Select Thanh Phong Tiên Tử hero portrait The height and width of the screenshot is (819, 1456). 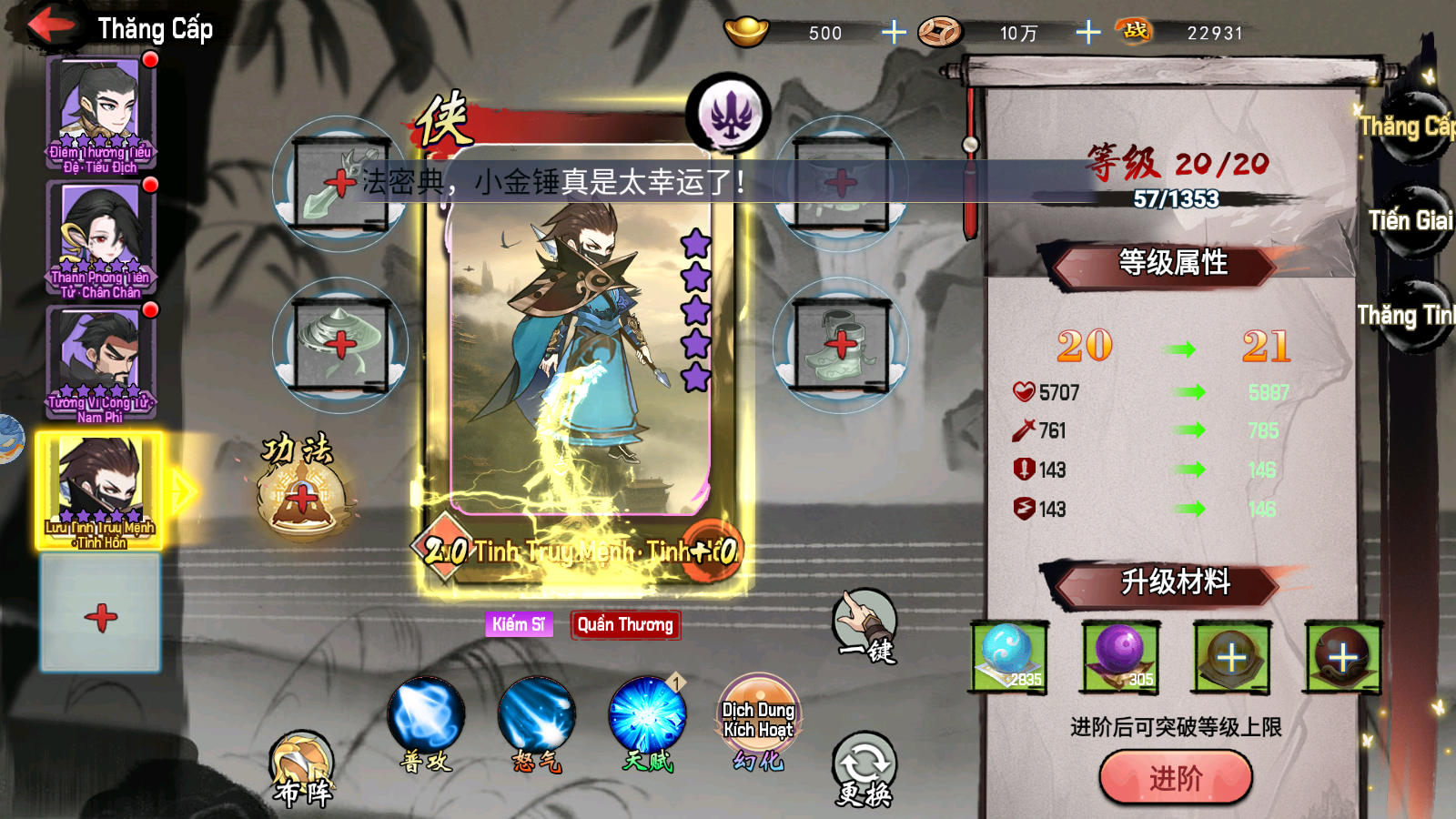click(x=100, y=237)
